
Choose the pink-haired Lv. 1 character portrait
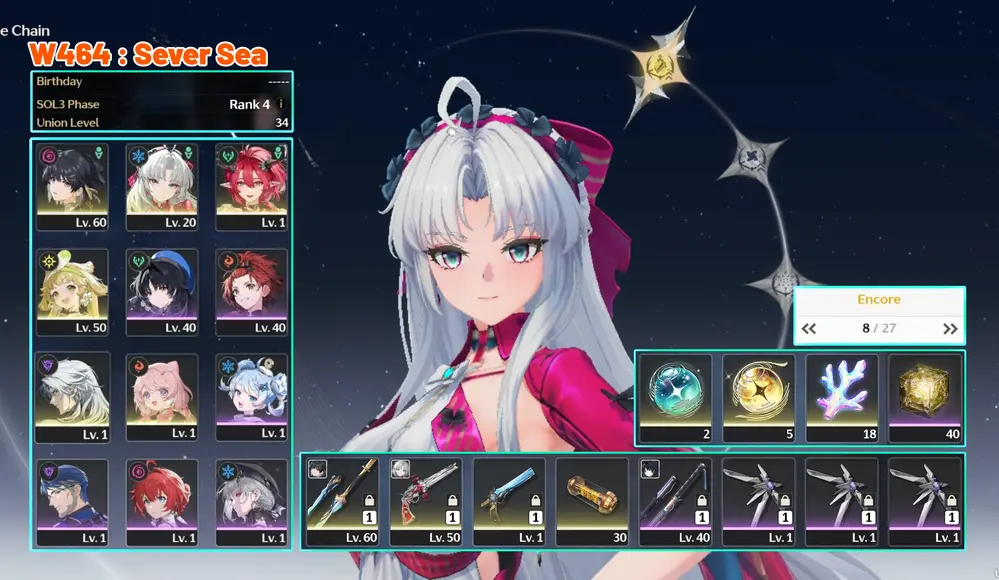(x=162, y=396)
